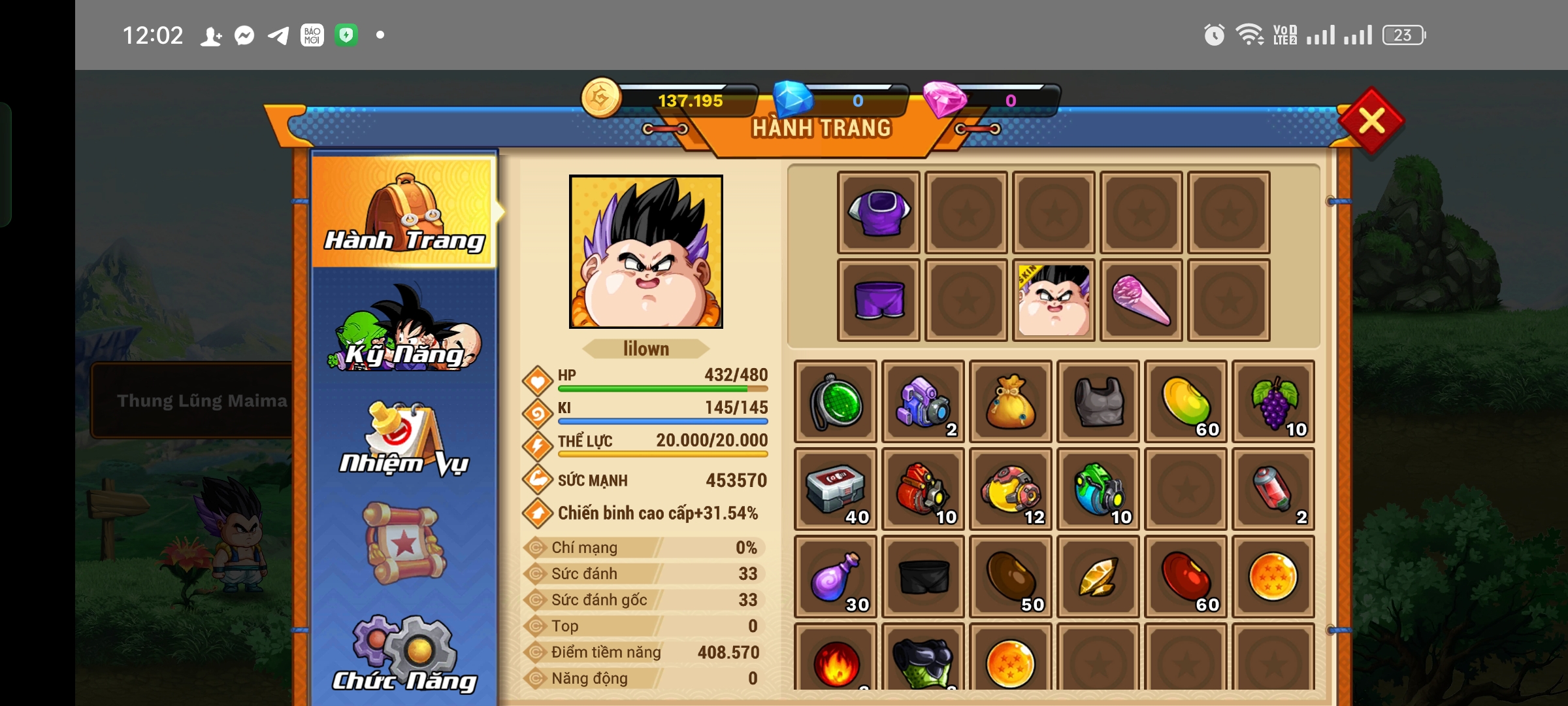This screenshot has height=706, width=1568.
Task: Open the red scroll with star tab
Action: pos(404,543)
